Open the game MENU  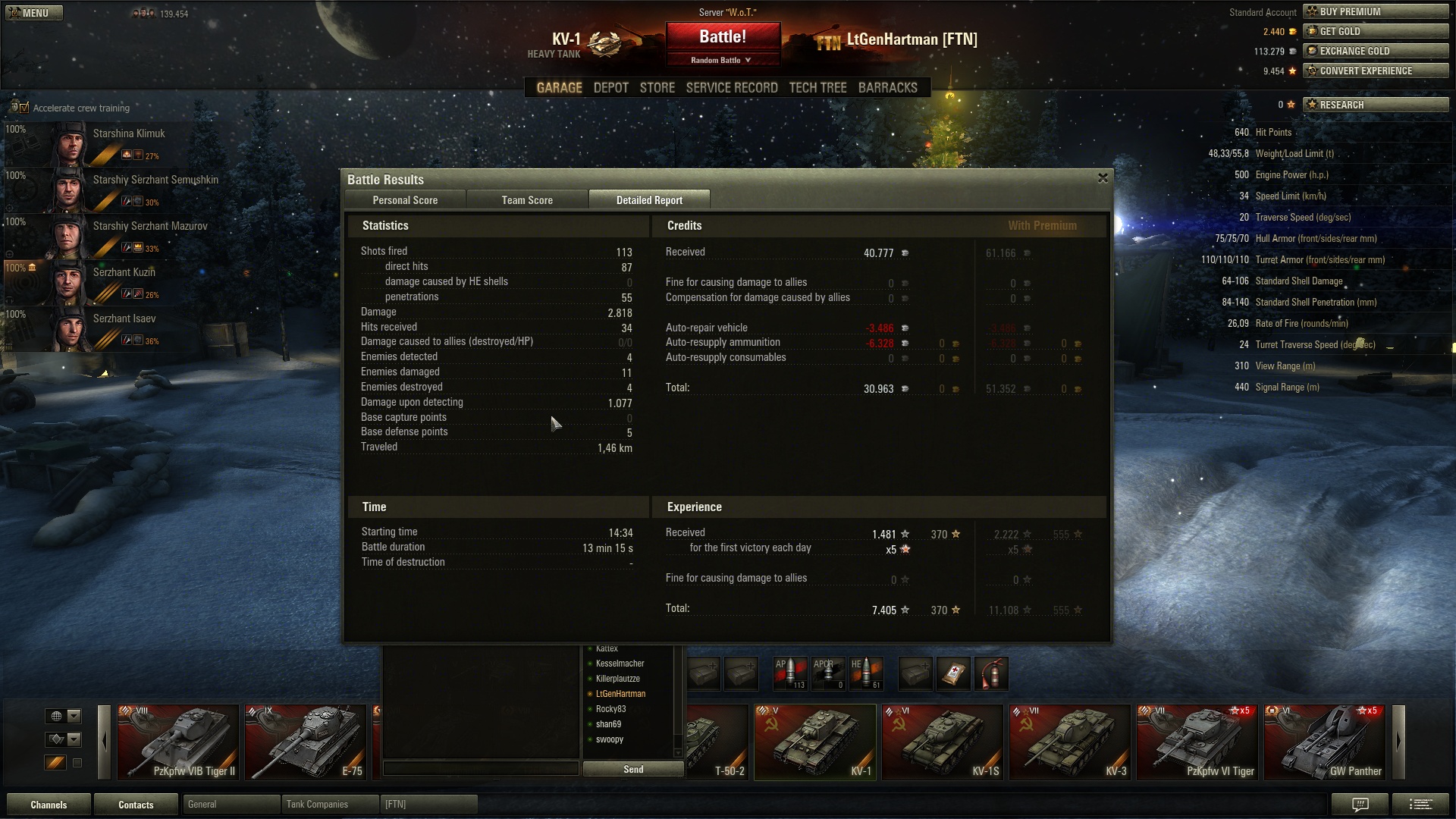(x=34, y=13)
